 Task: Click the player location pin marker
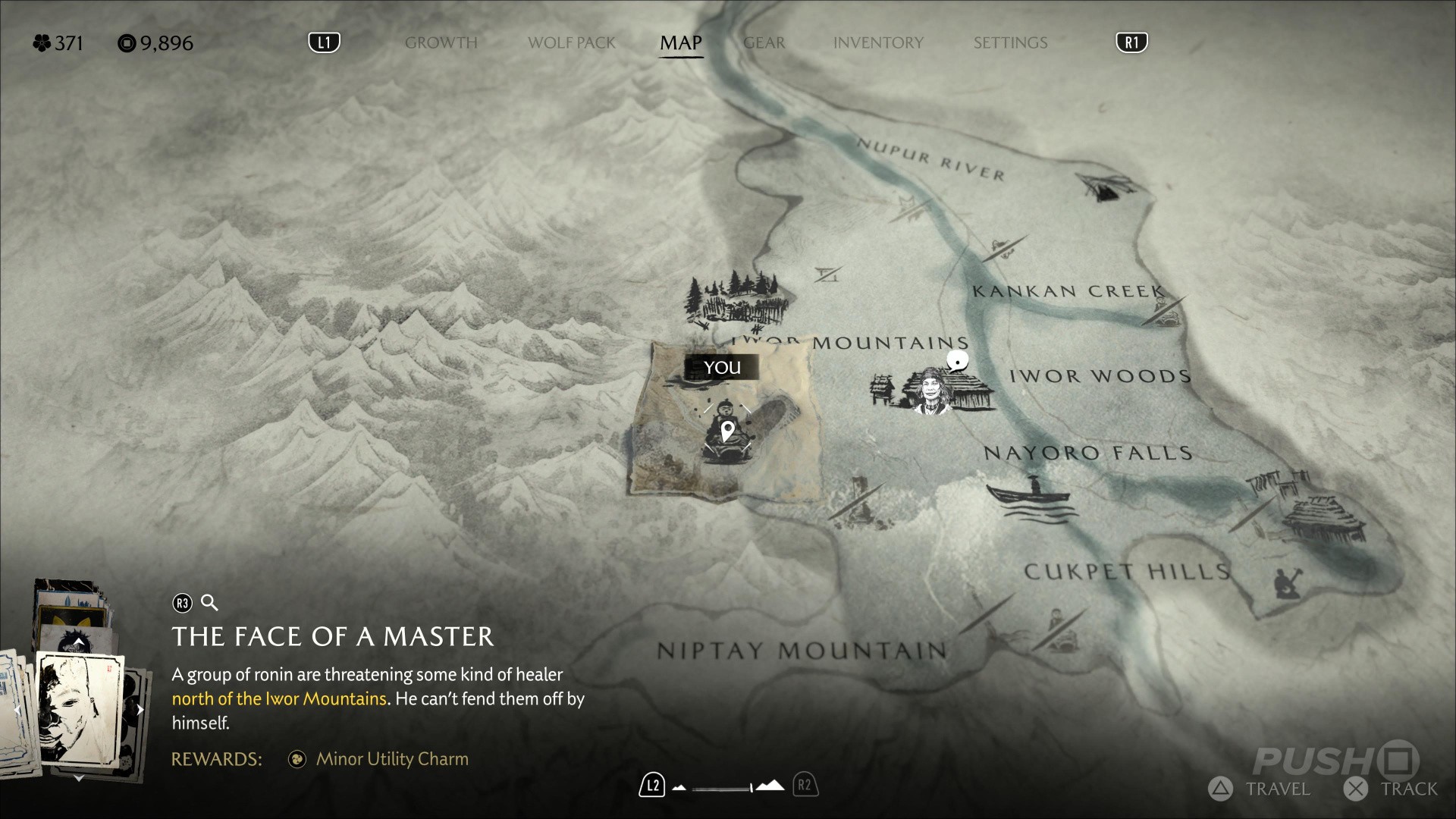tap(727, 432)
